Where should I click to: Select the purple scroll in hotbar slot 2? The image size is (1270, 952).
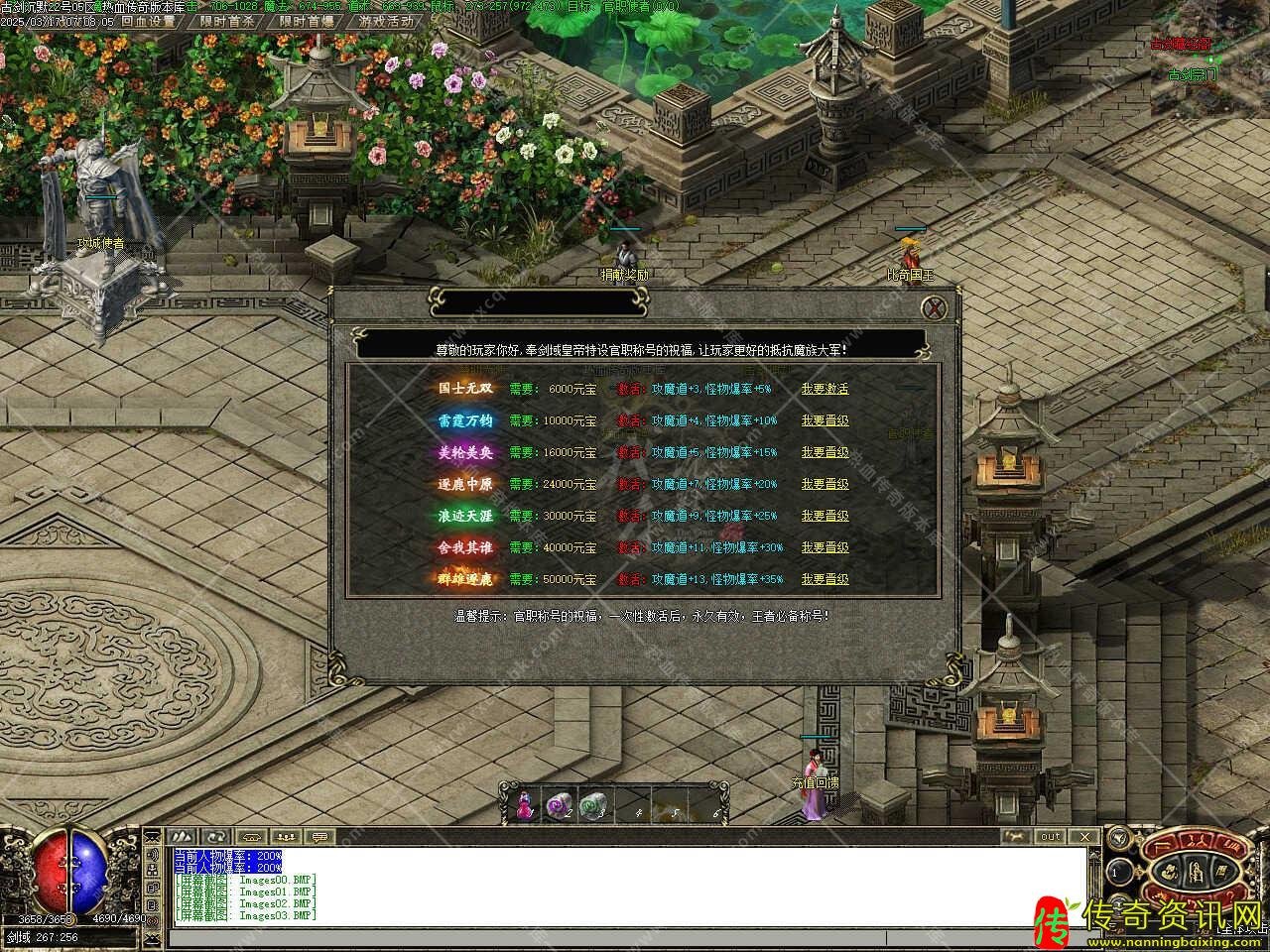point(559,805)
